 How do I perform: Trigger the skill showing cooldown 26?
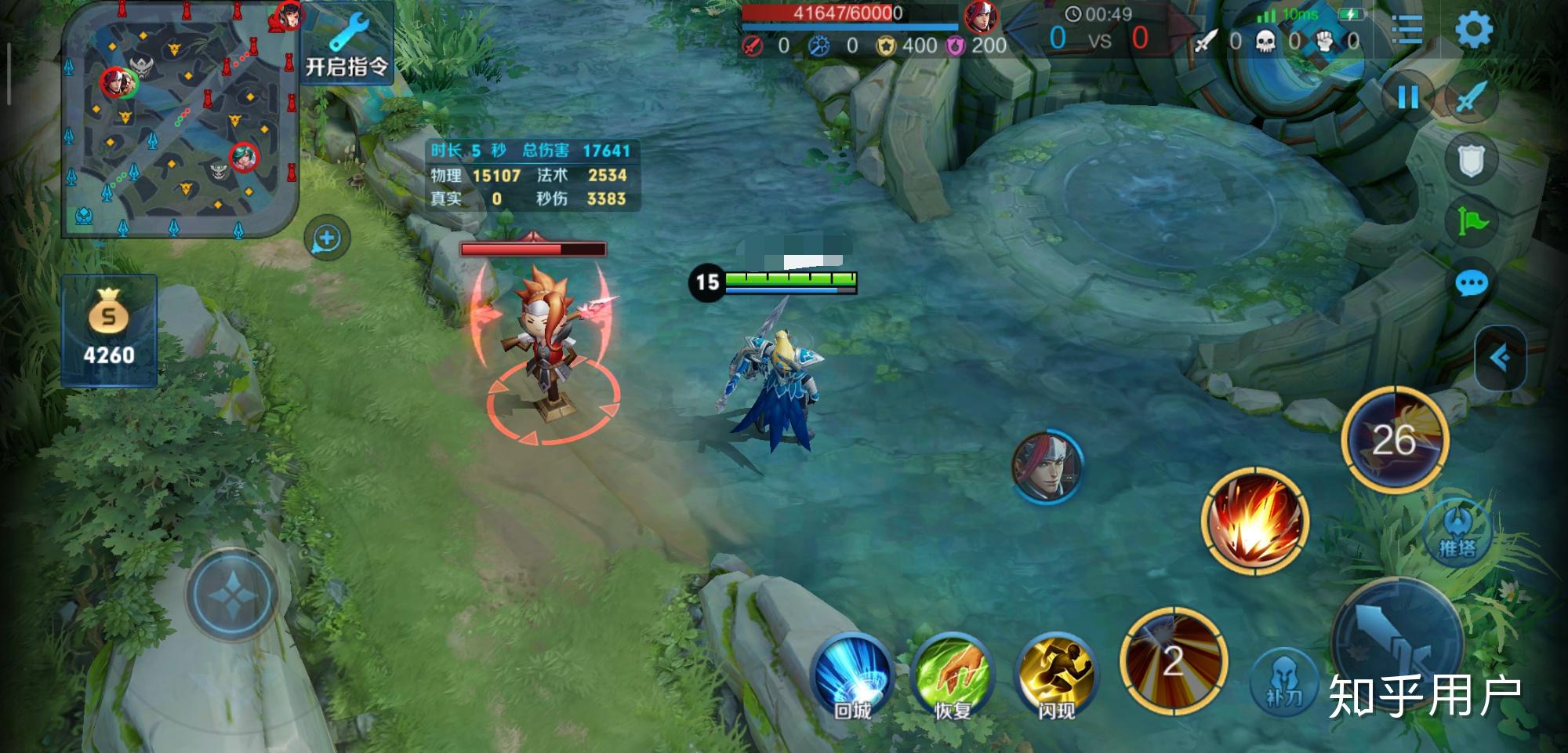click(x=1394, y=439)
